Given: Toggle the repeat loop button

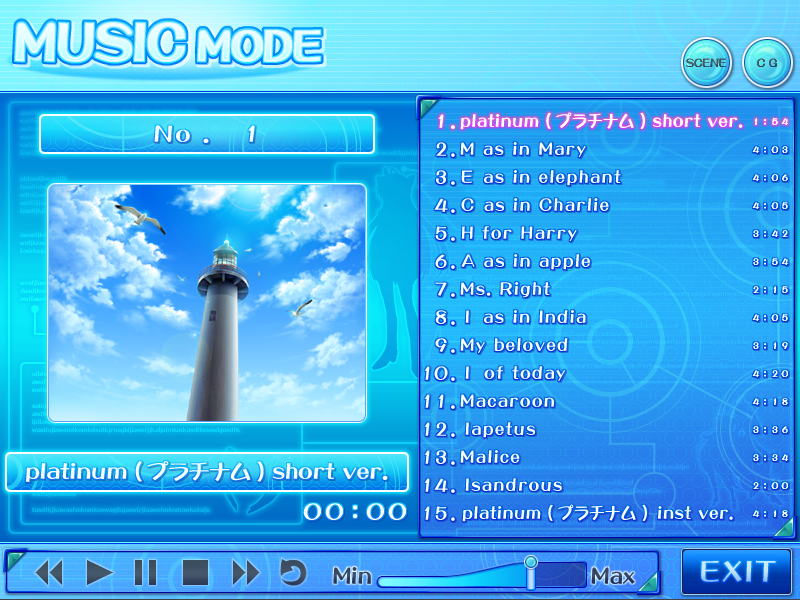Looking at the screenshot, I should pos(292,573).
